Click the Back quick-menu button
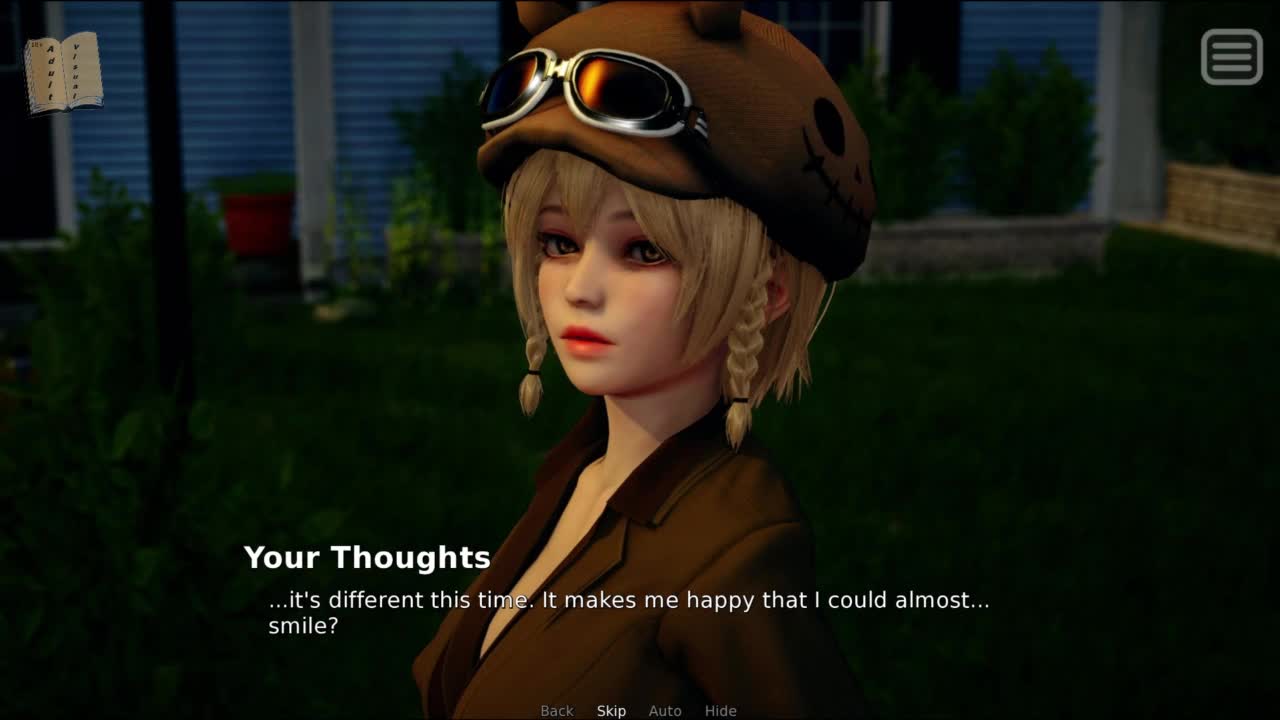 pos(557,711)
